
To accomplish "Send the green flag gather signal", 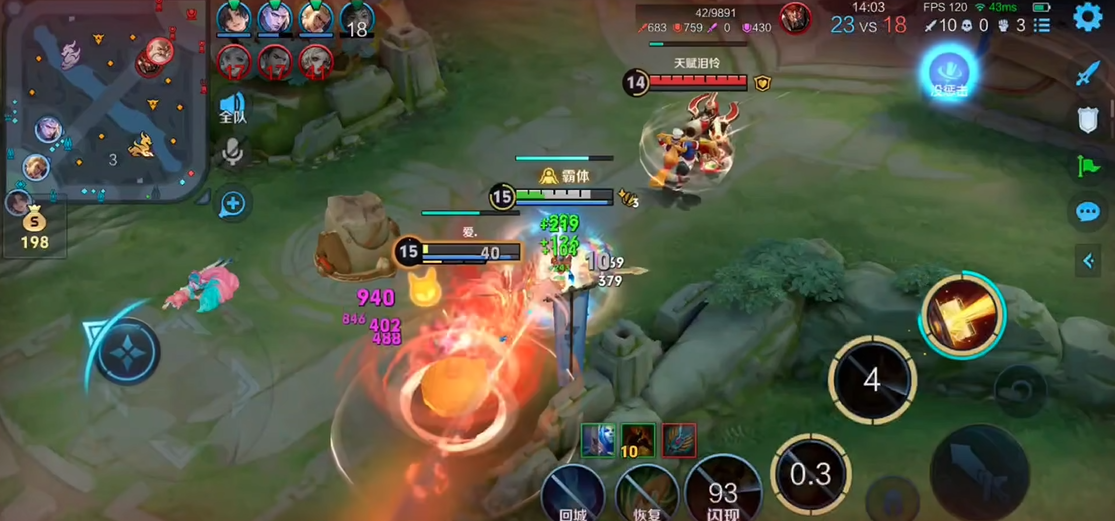I will coord(1088,166).
